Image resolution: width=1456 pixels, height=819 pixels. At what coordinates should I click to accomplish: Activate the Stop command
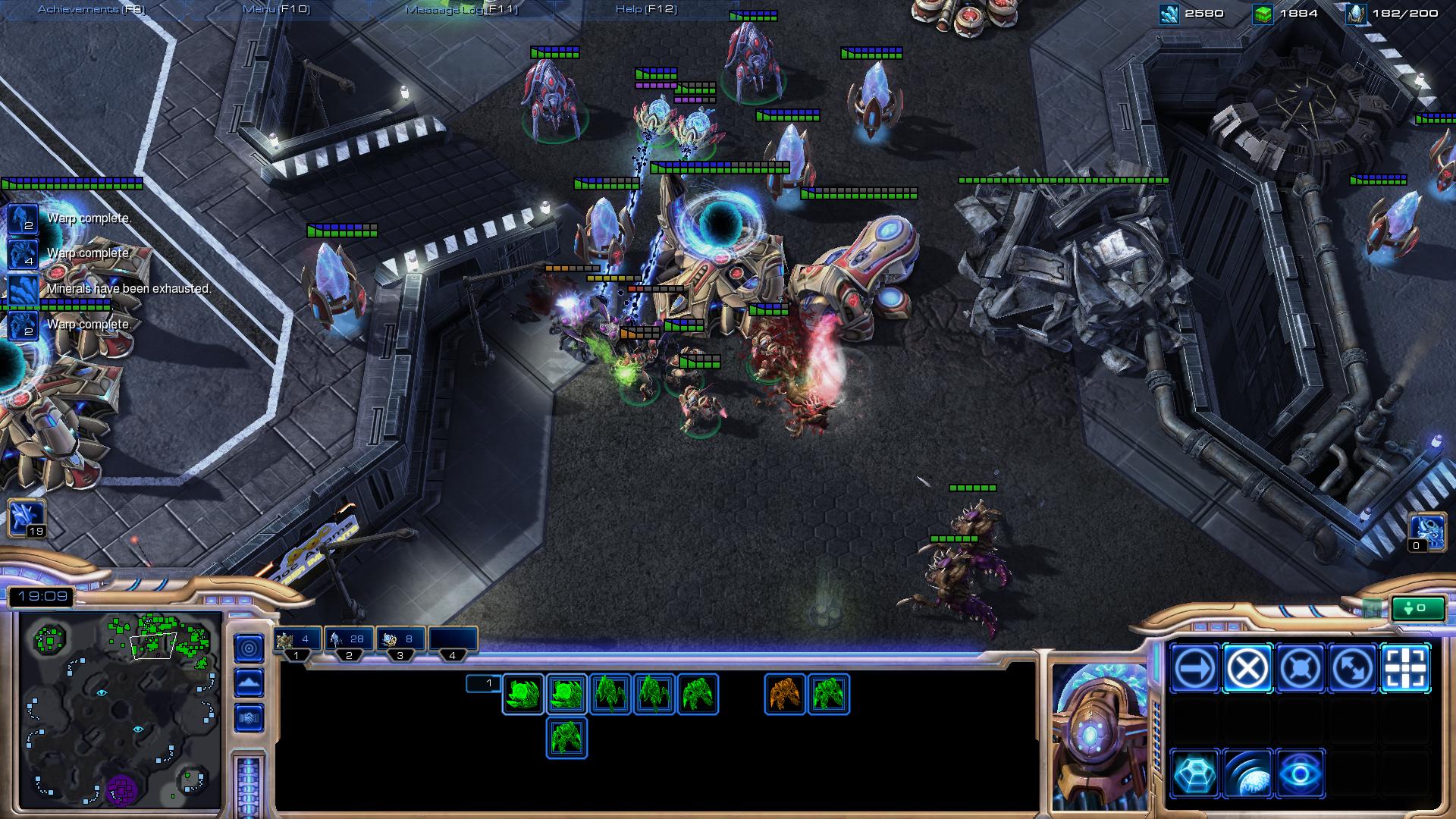1247,669
